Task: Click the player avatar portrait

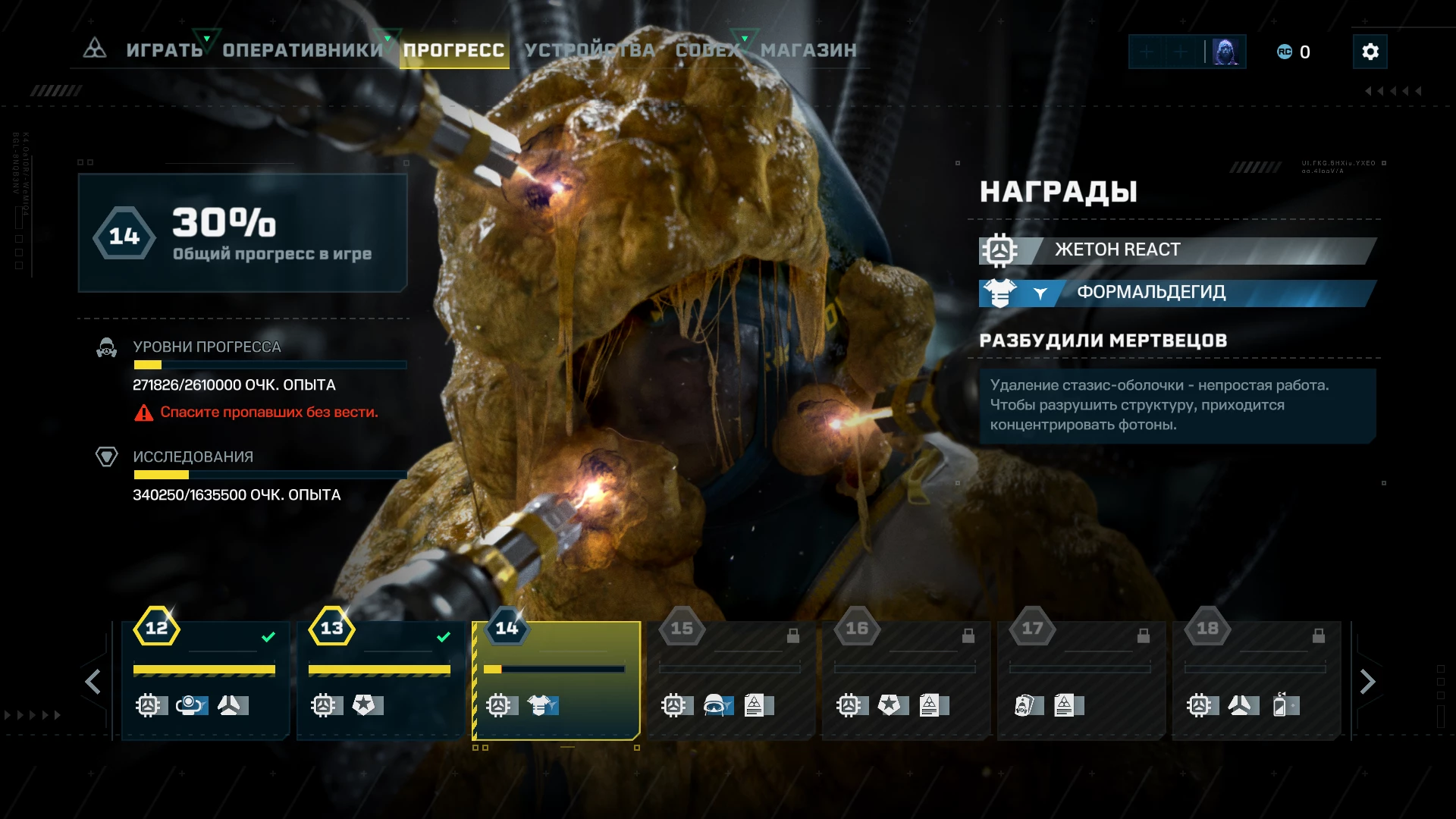Action: pyautogui.click(x=1225, y=52)
